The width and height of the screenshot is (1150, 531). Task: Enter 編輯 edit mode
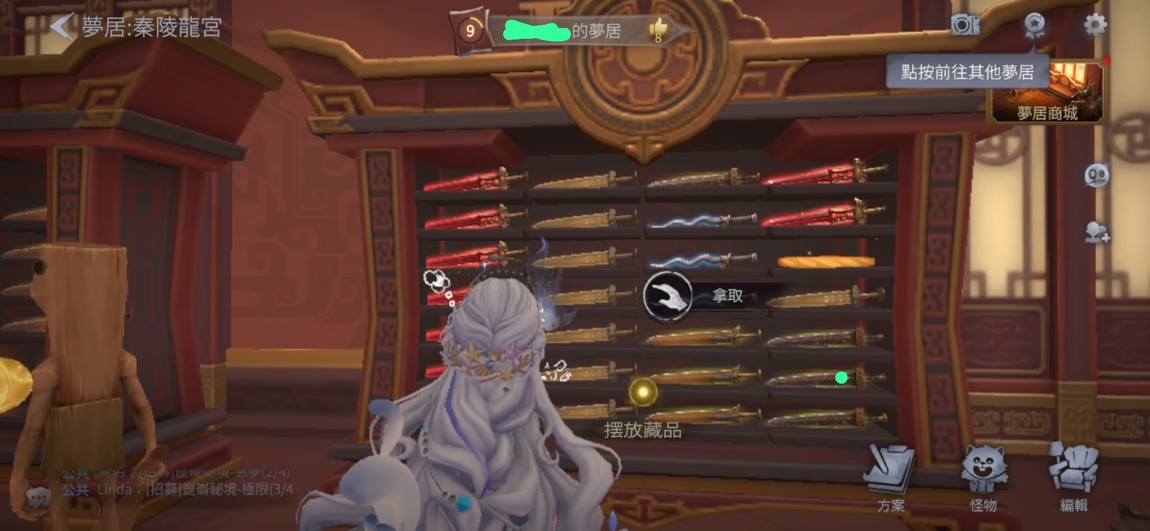[1074, 473]
